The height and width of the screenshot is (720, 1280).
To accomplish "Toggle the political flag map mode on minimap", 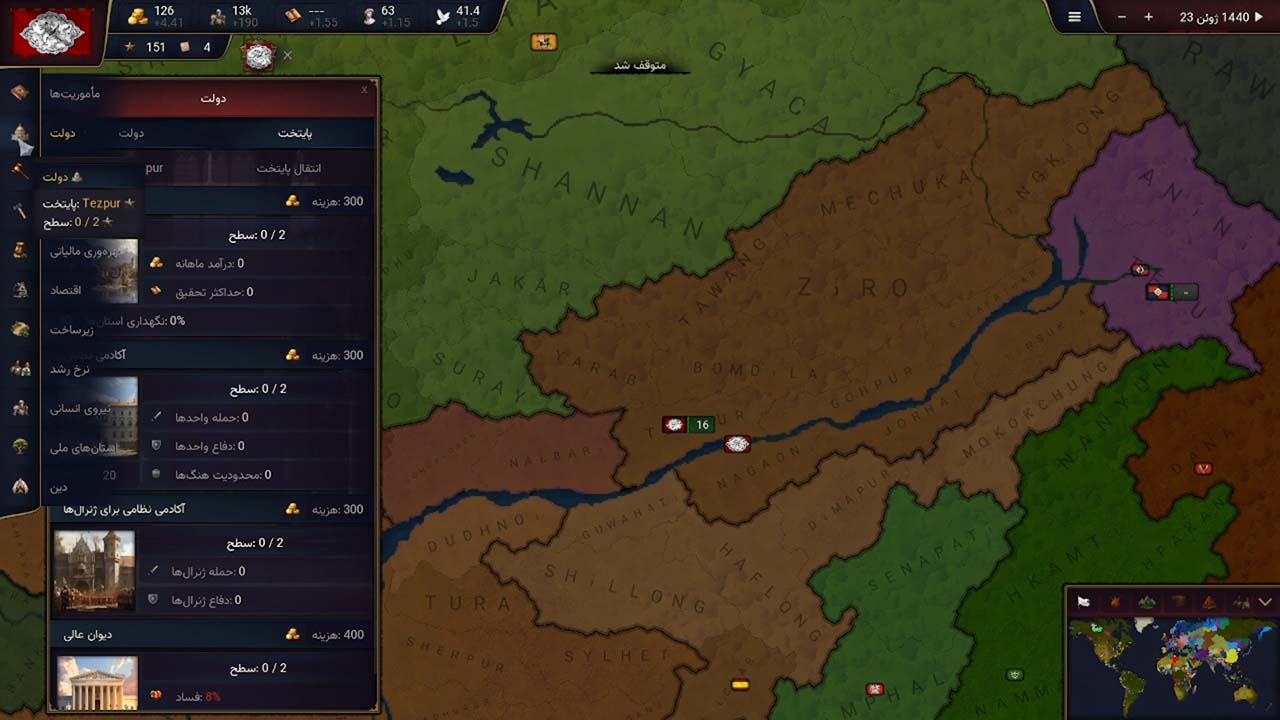I will coord(1083,601).
